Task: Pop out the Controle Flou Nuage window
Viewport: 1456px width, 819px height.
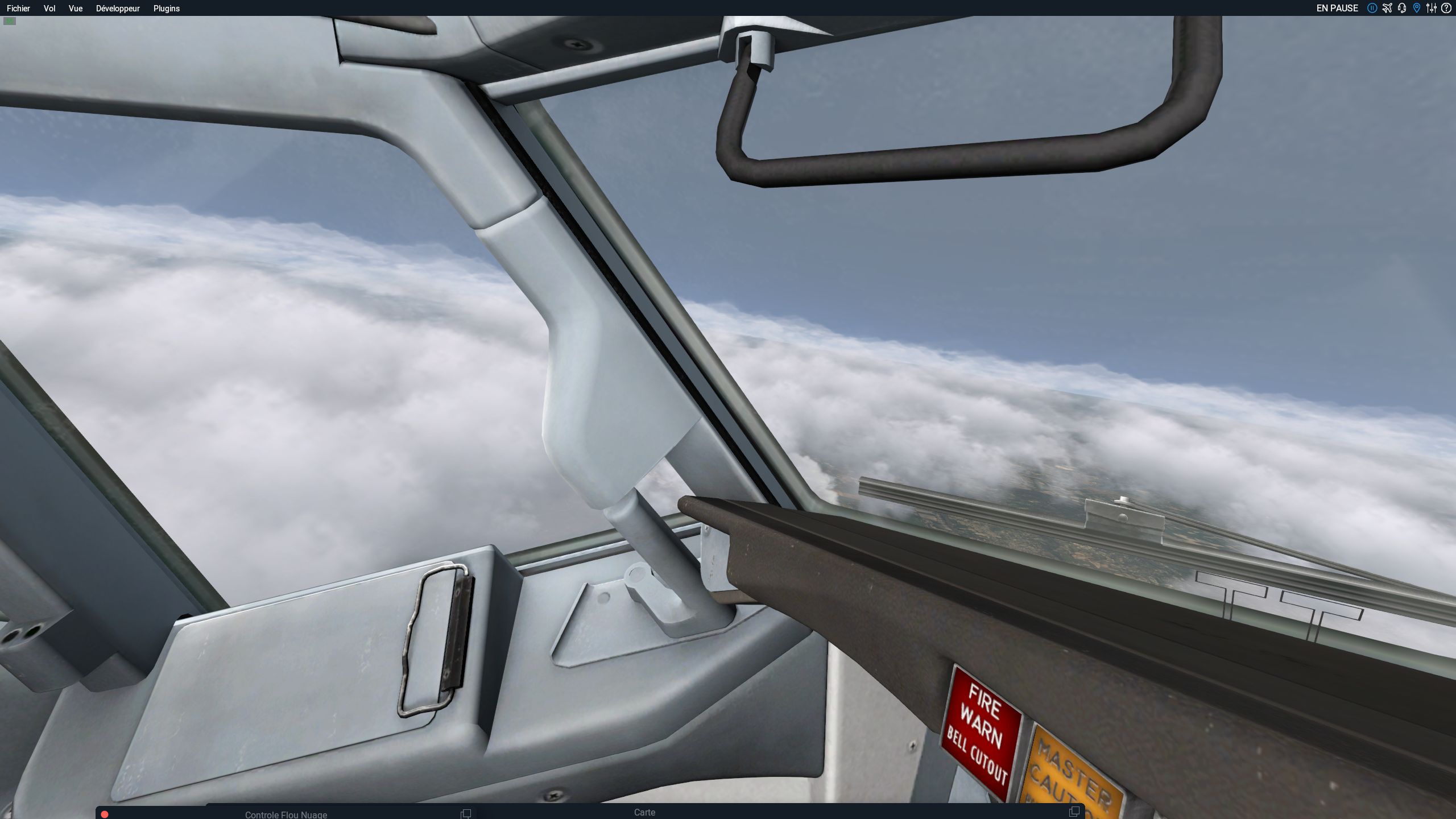Action: coord(466,813)
